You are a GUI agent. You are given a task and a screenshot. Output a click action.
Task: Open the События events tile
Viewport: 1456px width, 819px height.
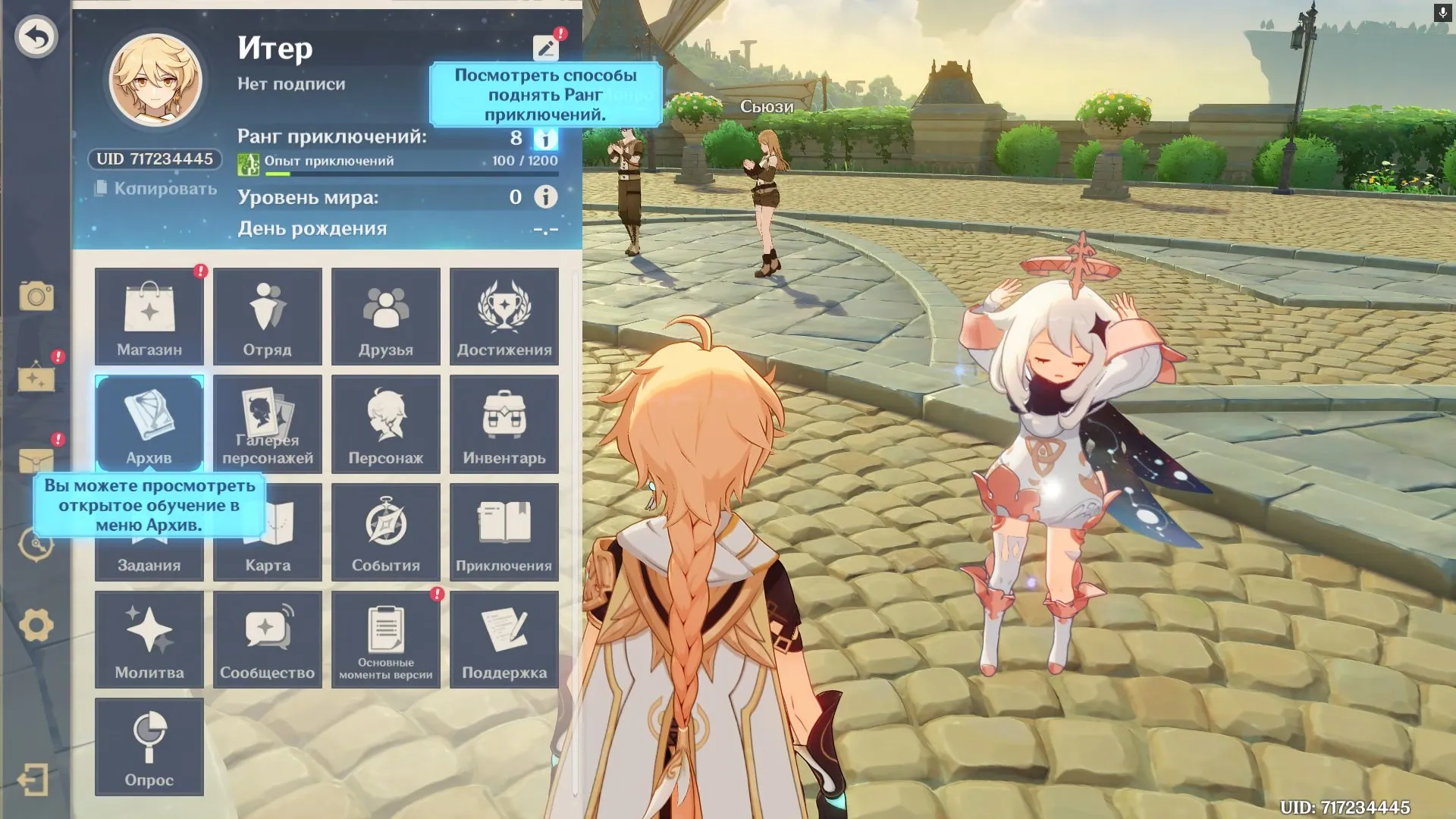click(386, 531)
